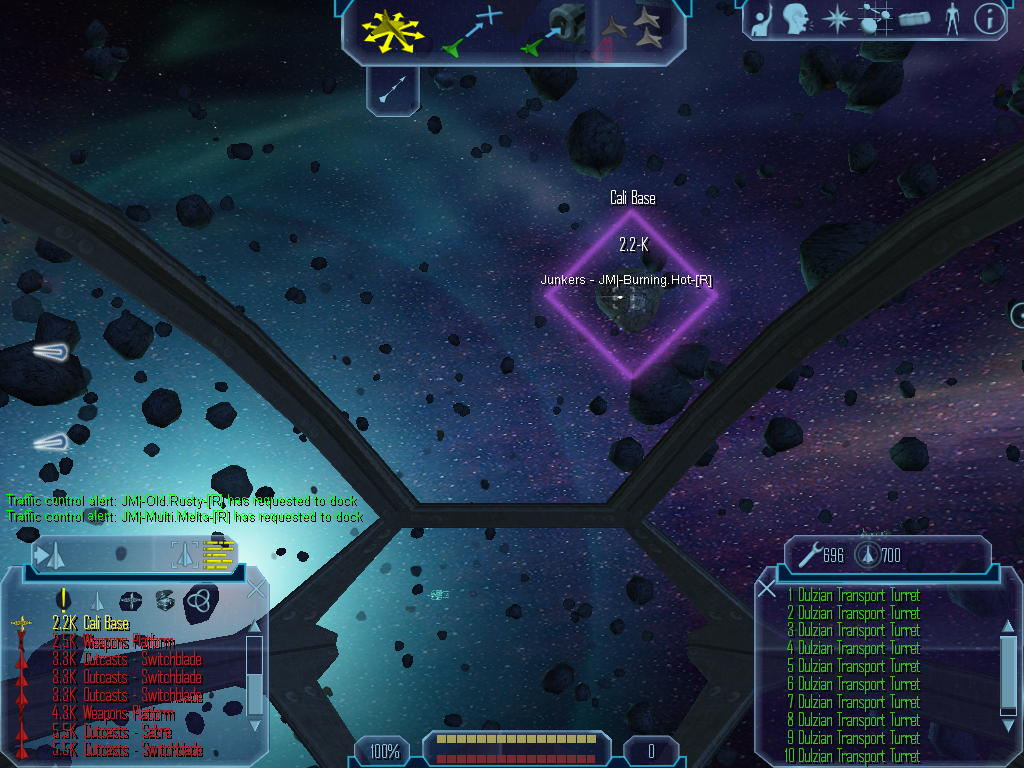Open the pilot reputation figure icon
This screenshot has width=1024, height=768.
[952, 18]
